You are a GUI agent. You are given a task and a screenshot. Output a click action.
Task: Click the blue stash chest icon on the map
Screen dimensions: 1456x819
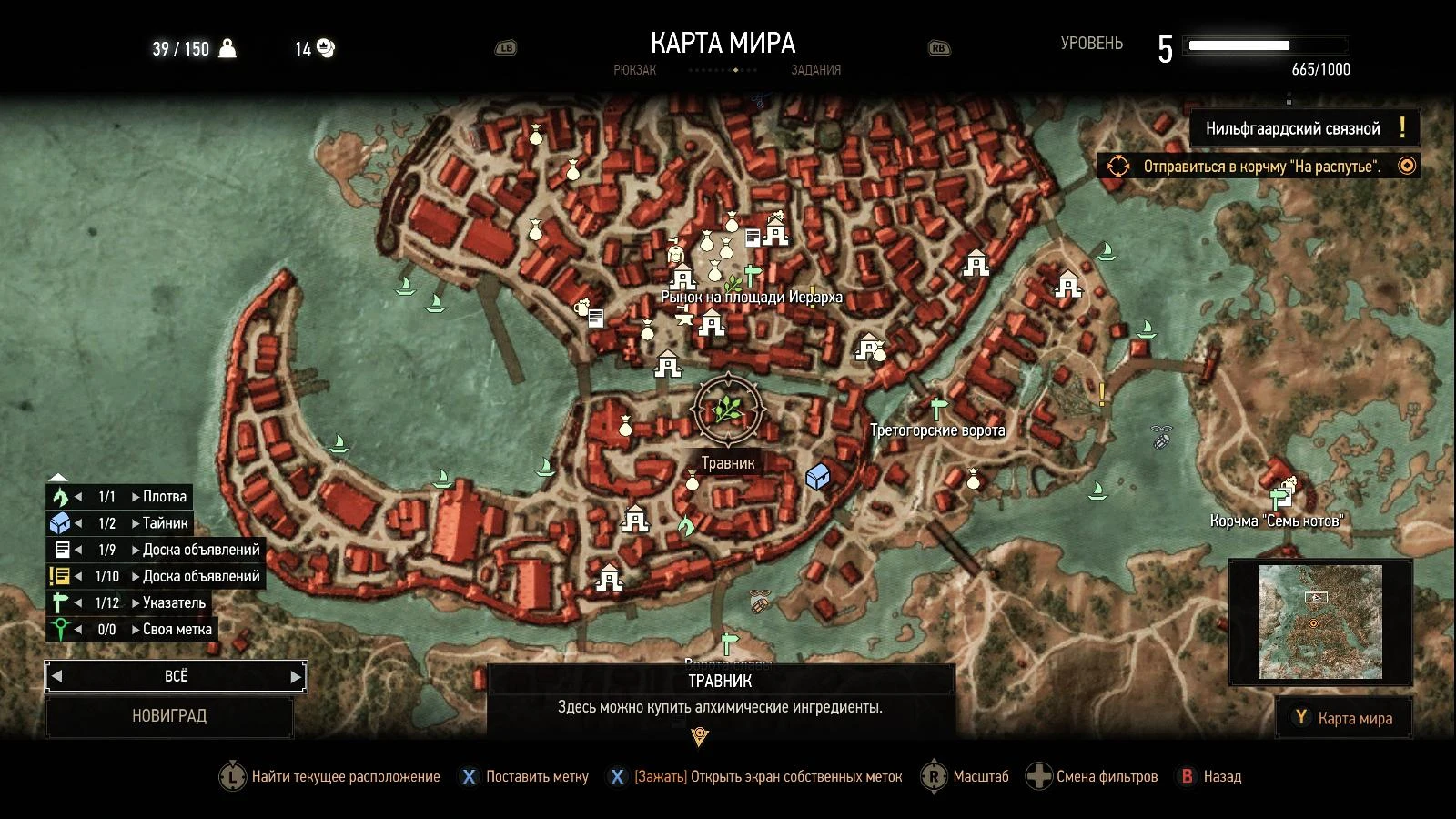(x=816, y=475)
